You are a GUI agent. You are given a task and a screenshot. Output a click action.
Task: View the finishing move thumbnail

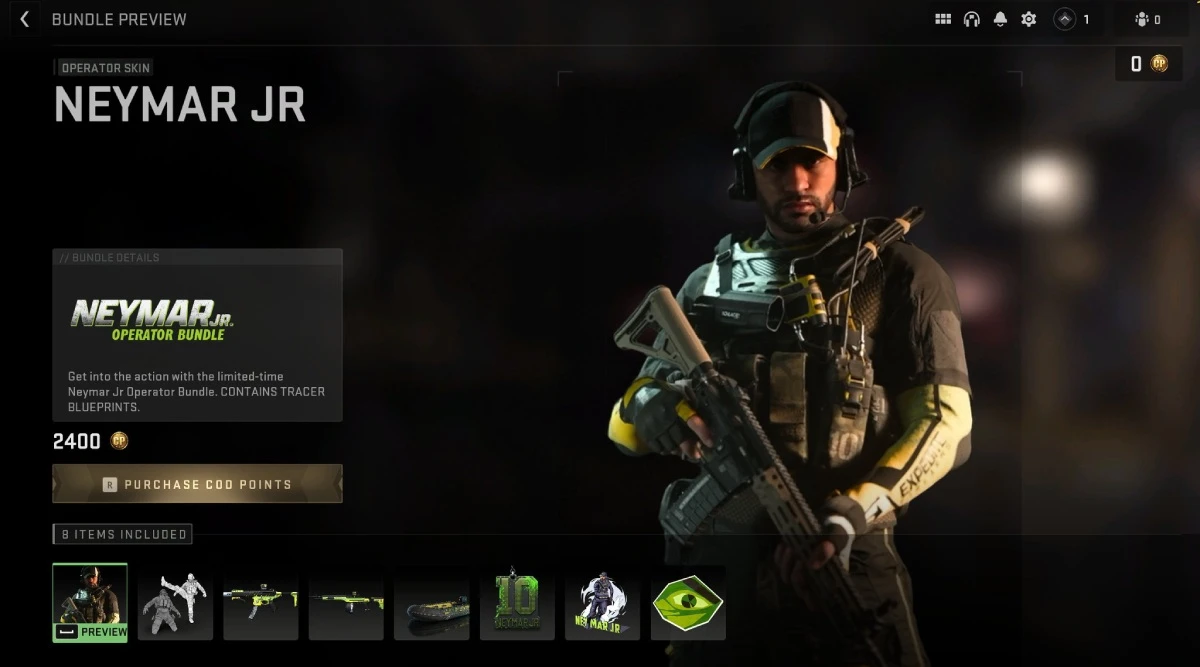pos(175,601)
